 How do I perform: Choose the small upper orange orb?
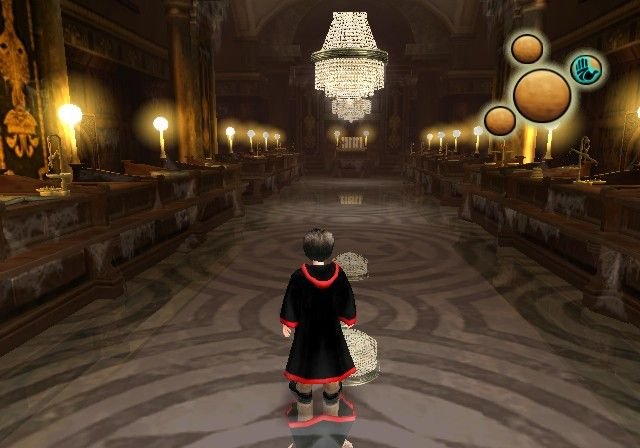point(527,48)
